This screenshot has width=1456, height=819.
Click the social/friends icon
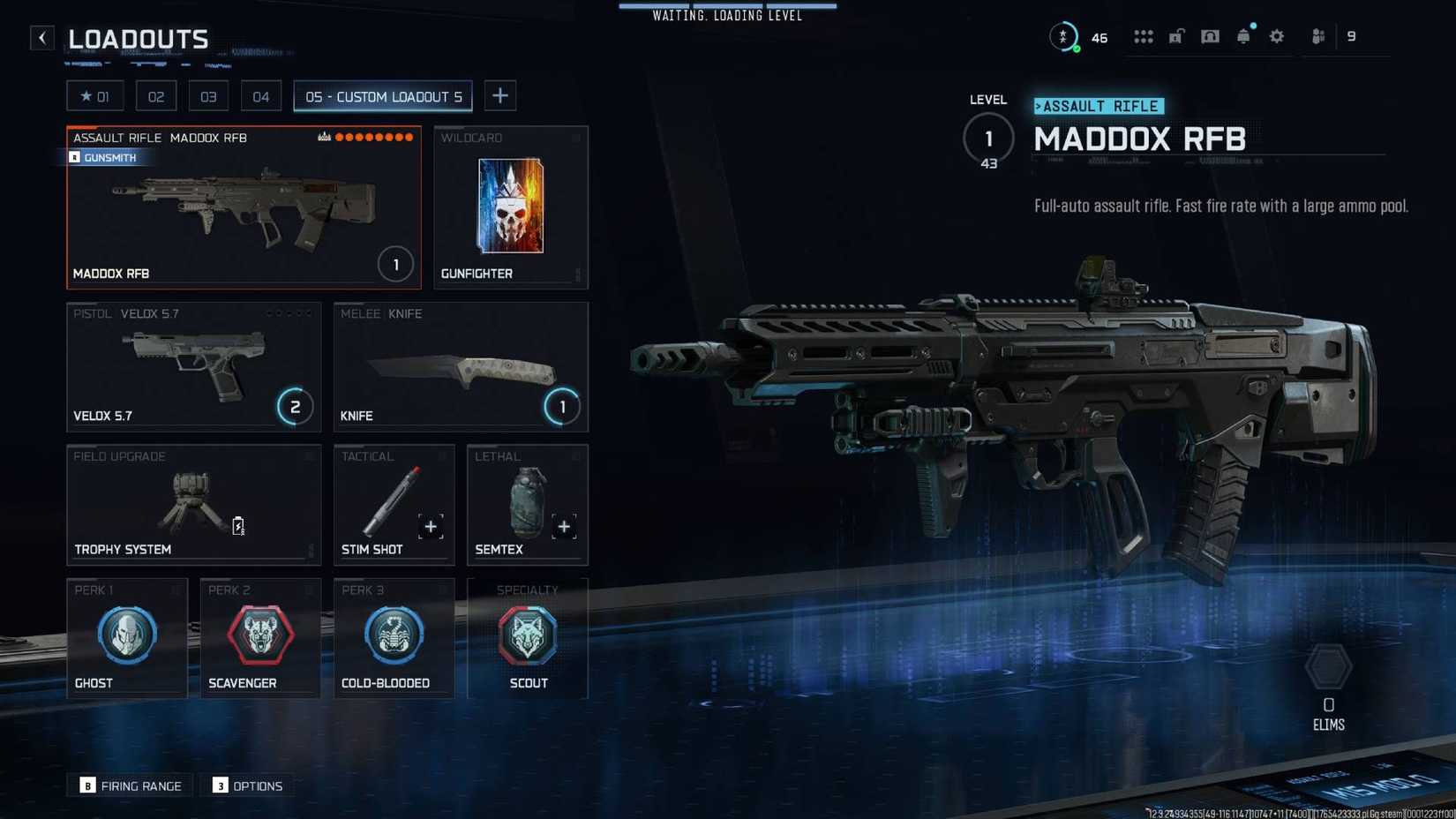coord(1317,36)
